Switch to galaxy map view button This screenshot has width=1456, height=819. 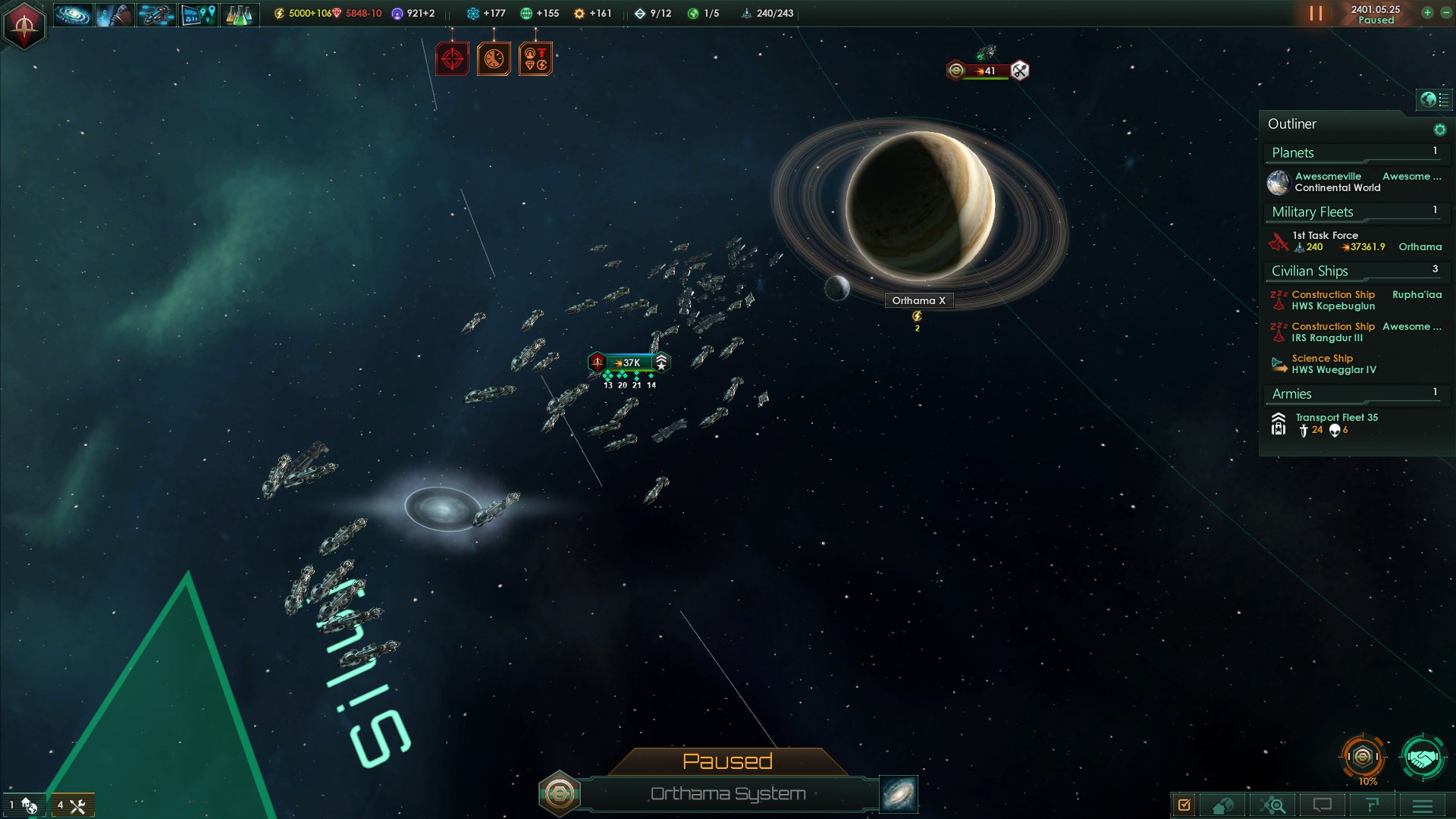tap(899, 793)
